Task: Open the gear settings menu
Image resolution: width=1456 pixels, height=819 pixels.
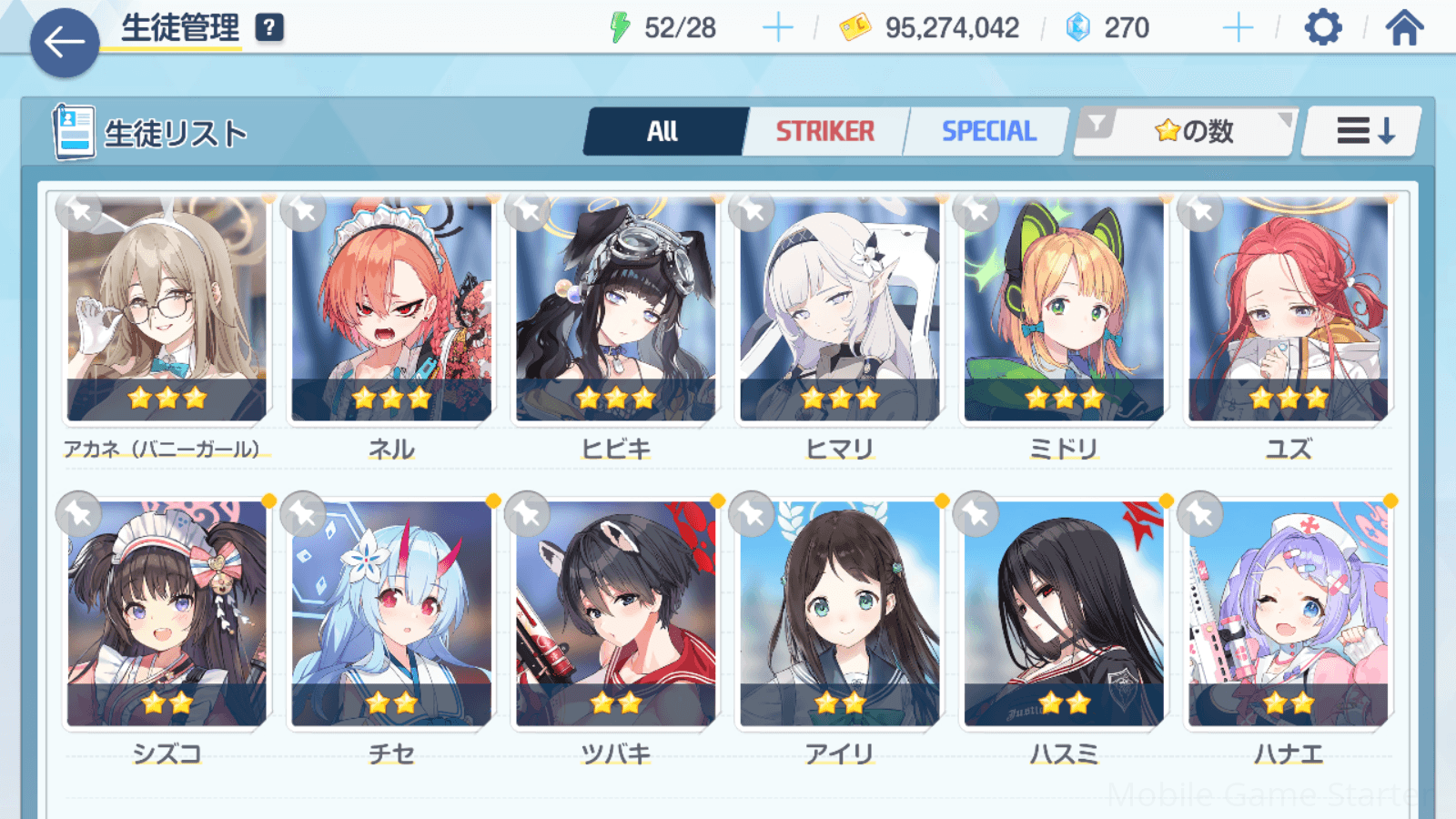Action: (x=1322, y=28)
